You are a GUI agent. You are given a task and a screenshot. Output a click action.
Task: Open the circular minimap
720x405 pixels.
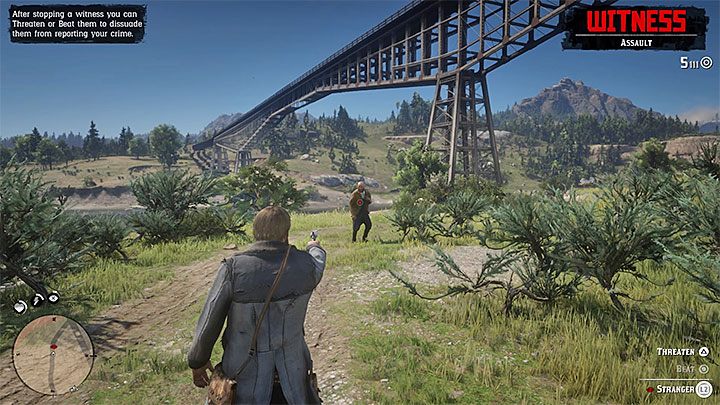coord(52,354)
